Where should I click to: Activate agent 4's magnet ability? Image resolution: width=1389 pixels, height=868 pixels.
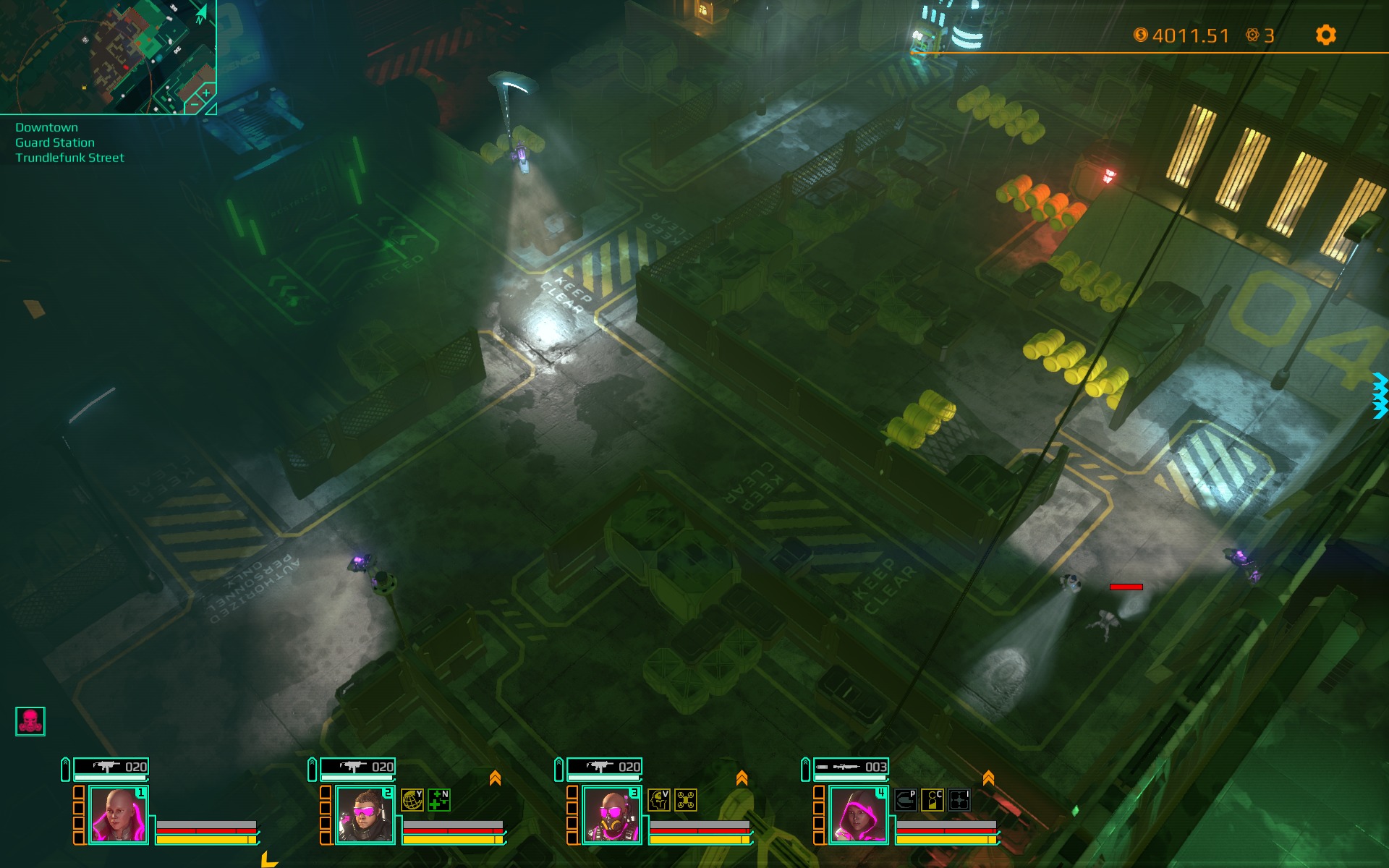[906, 800]
